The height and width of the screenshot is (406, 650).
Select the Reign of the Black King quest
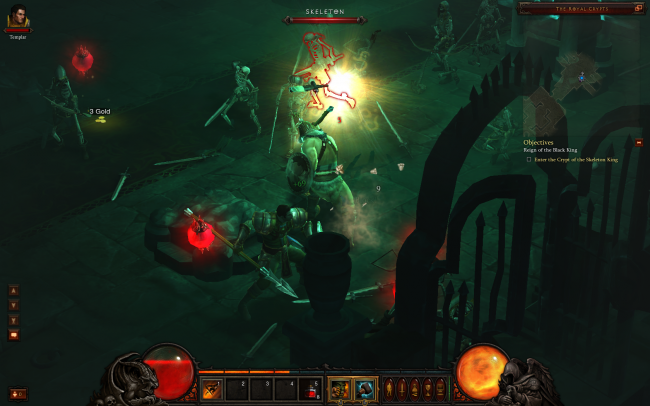coord(551,150)
